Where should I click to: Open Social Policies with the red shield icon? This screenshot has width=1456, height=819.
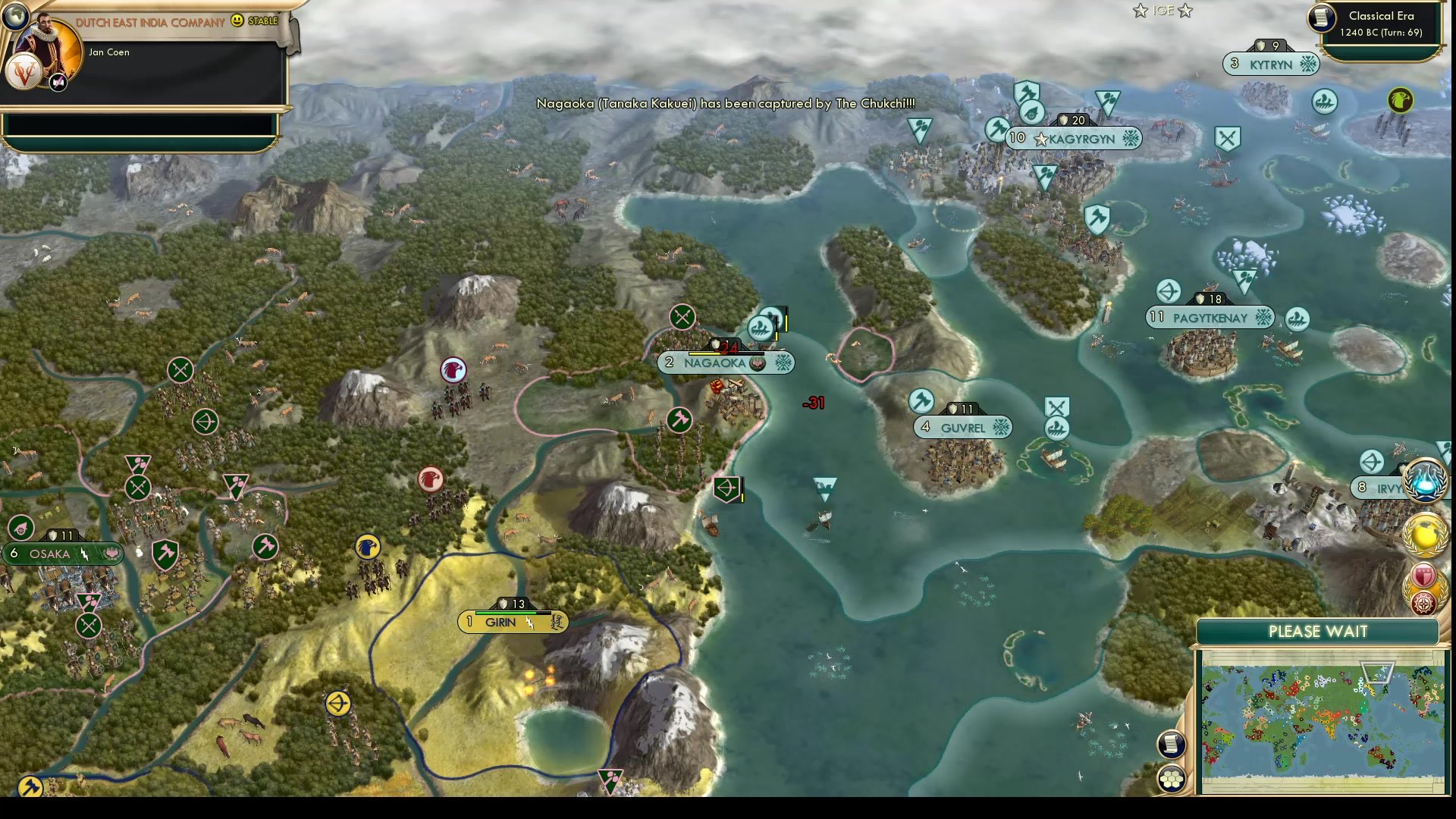(x=1423, y=574)
